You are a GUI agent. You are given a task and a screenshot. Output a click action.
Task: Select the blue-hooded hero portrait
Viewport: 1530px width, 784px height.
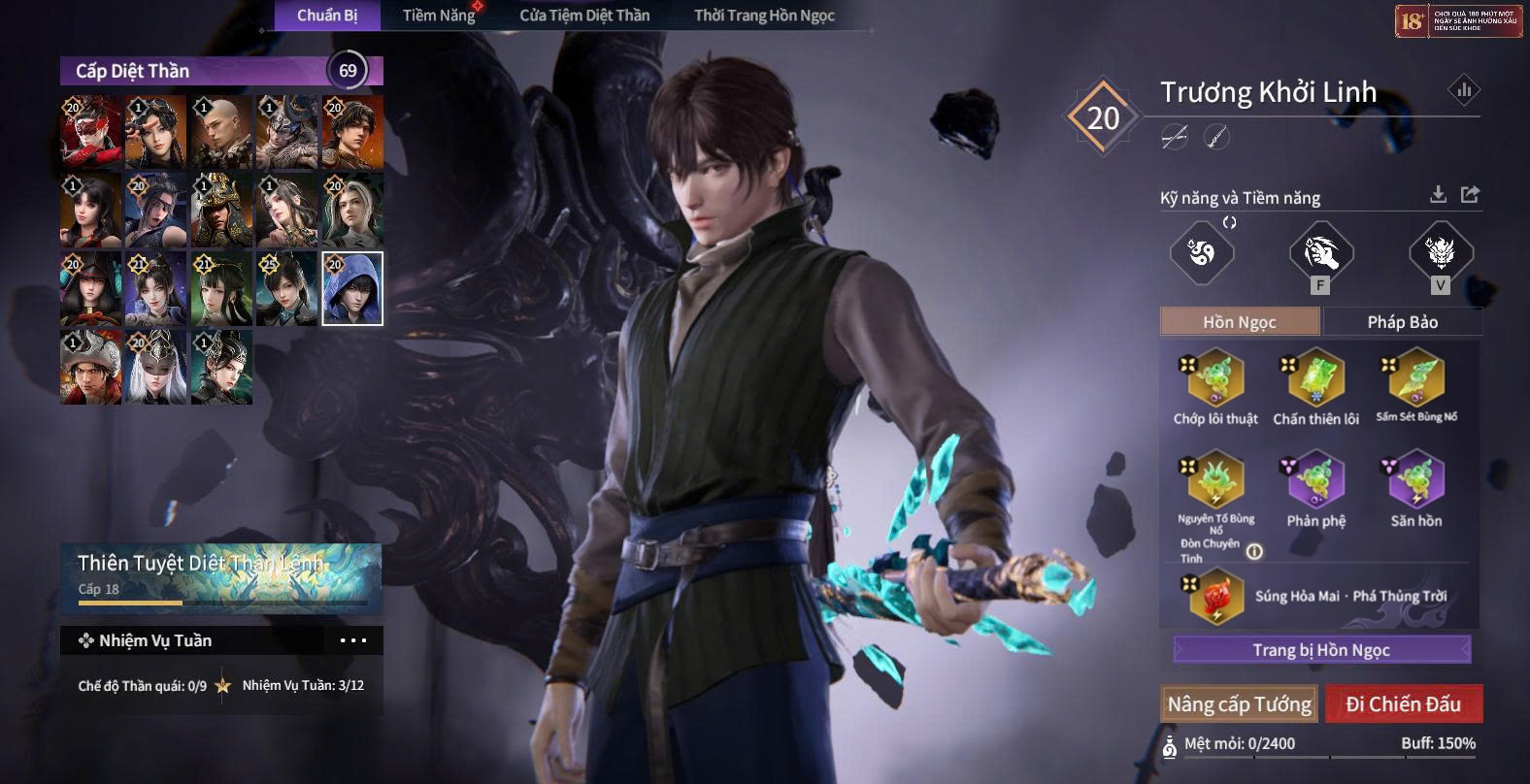coord(352,288)
